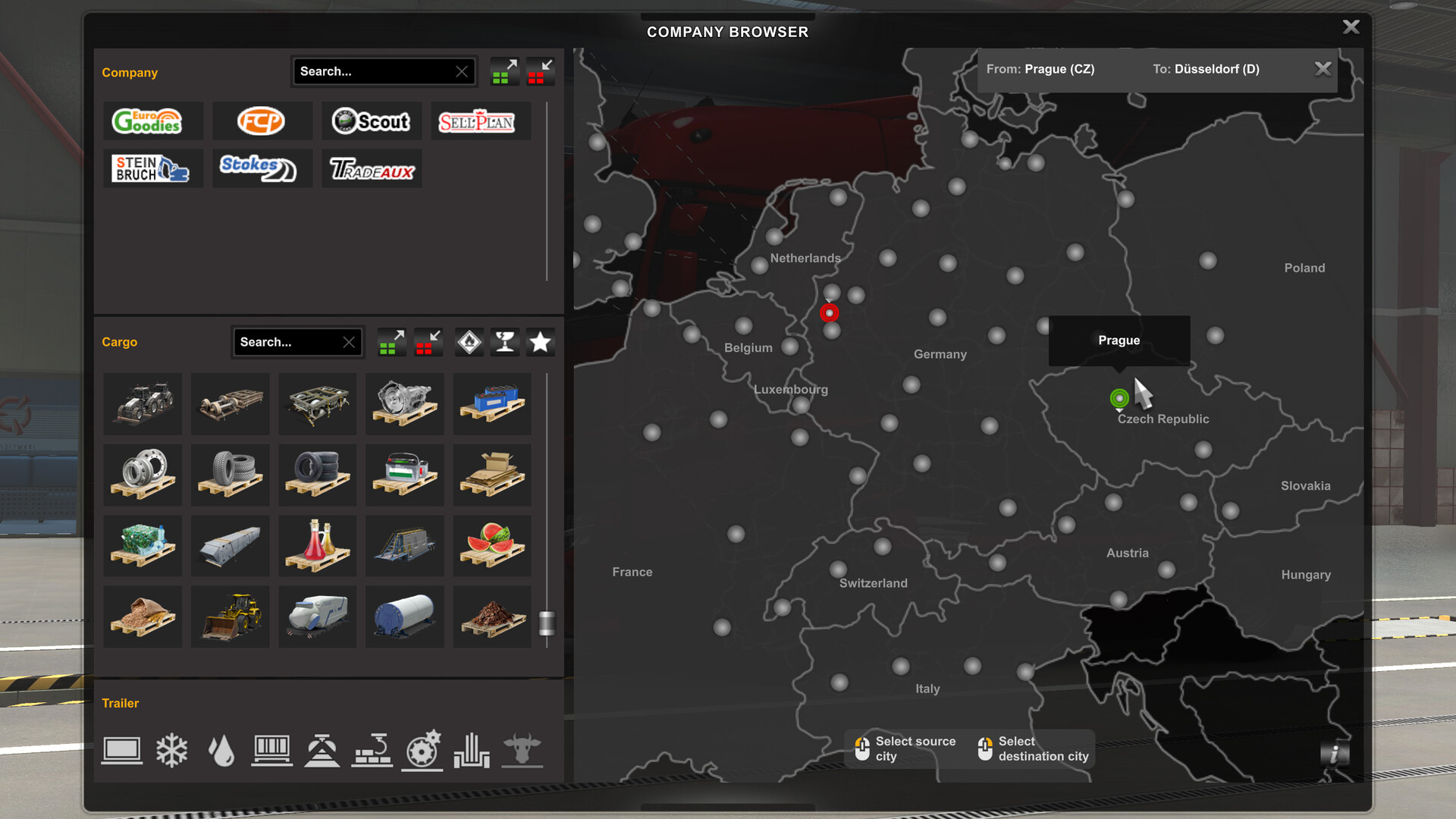Choose the liquid tanker trailer droplet icon
The width and height of the screenshot is (1456, 819).
pos(221,751)
